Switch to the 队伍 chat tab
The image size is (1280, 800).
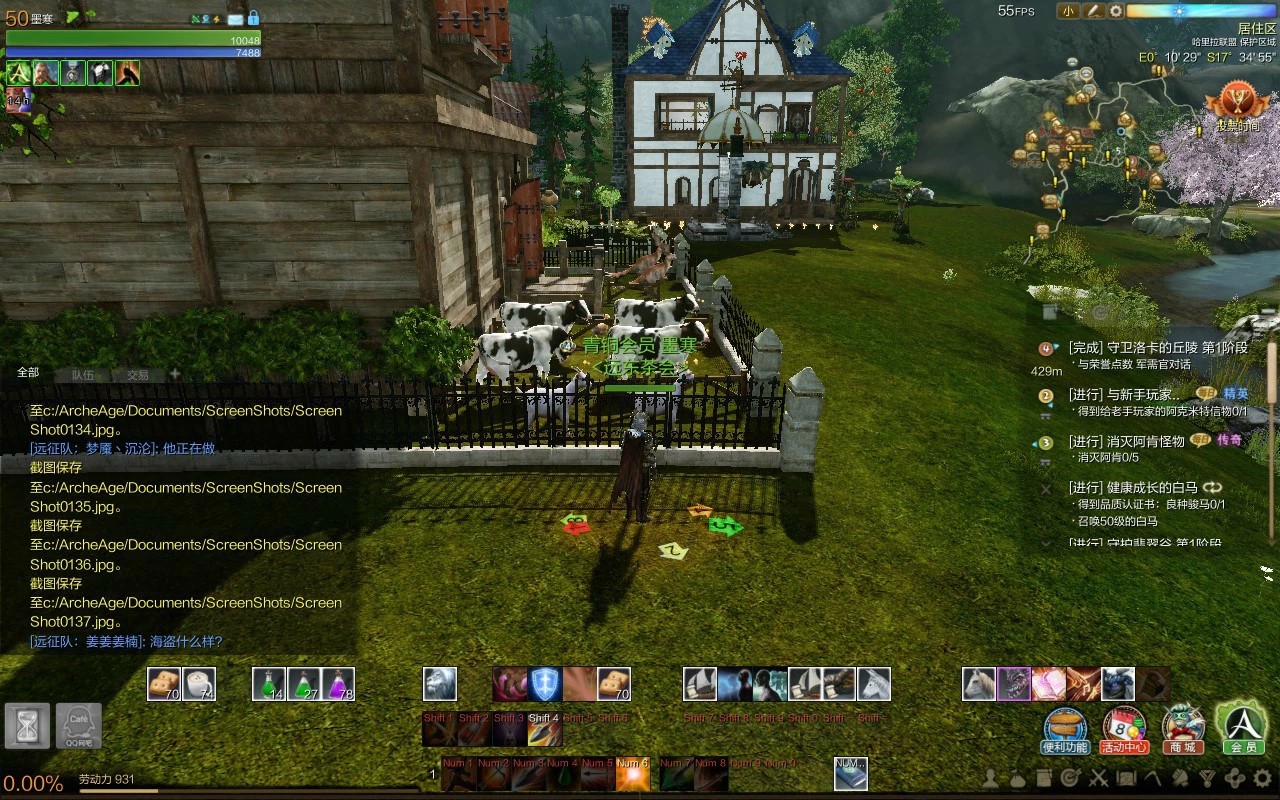pos(83,375)
